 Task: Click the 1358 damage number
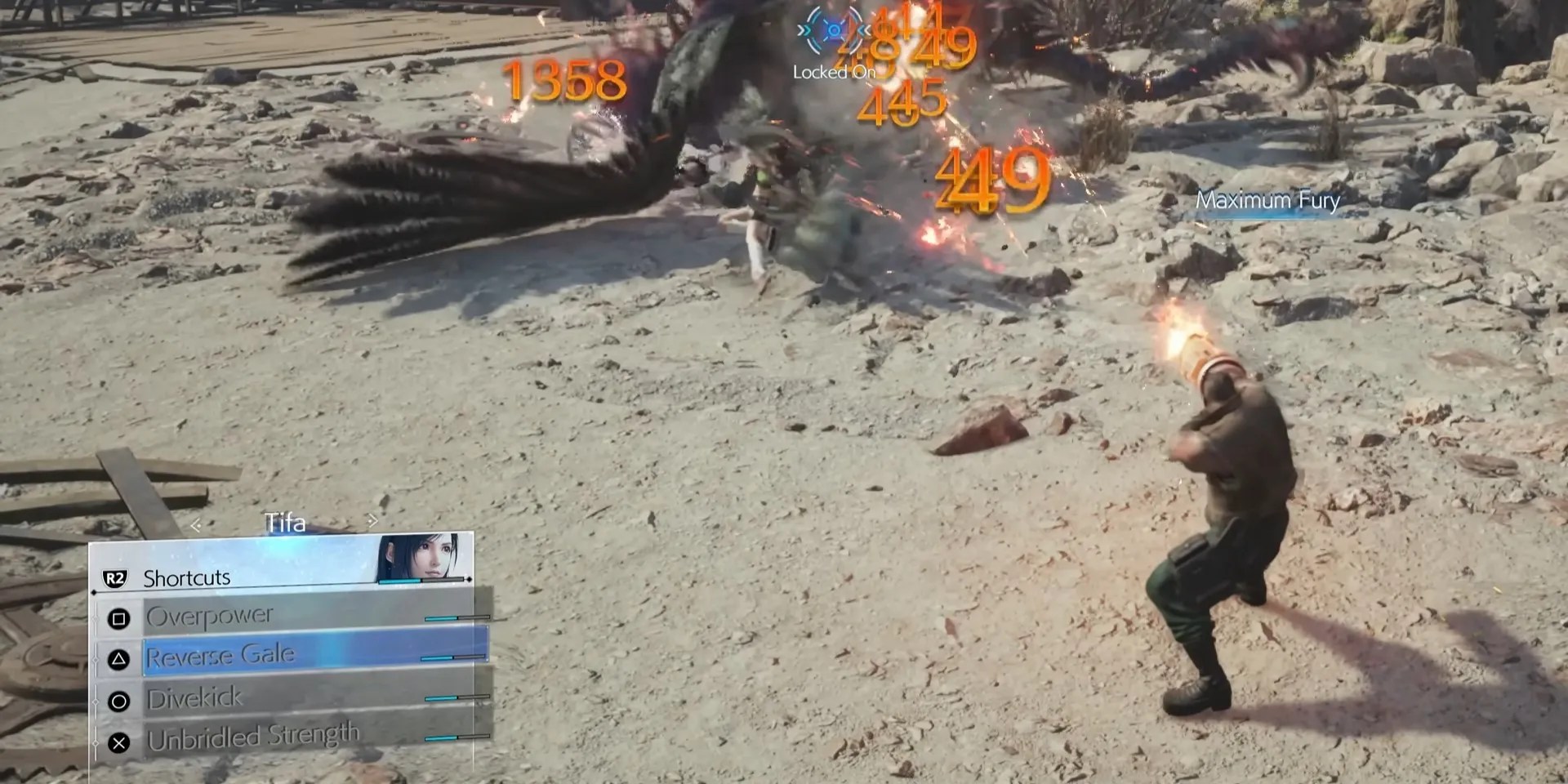pos(562,80)
